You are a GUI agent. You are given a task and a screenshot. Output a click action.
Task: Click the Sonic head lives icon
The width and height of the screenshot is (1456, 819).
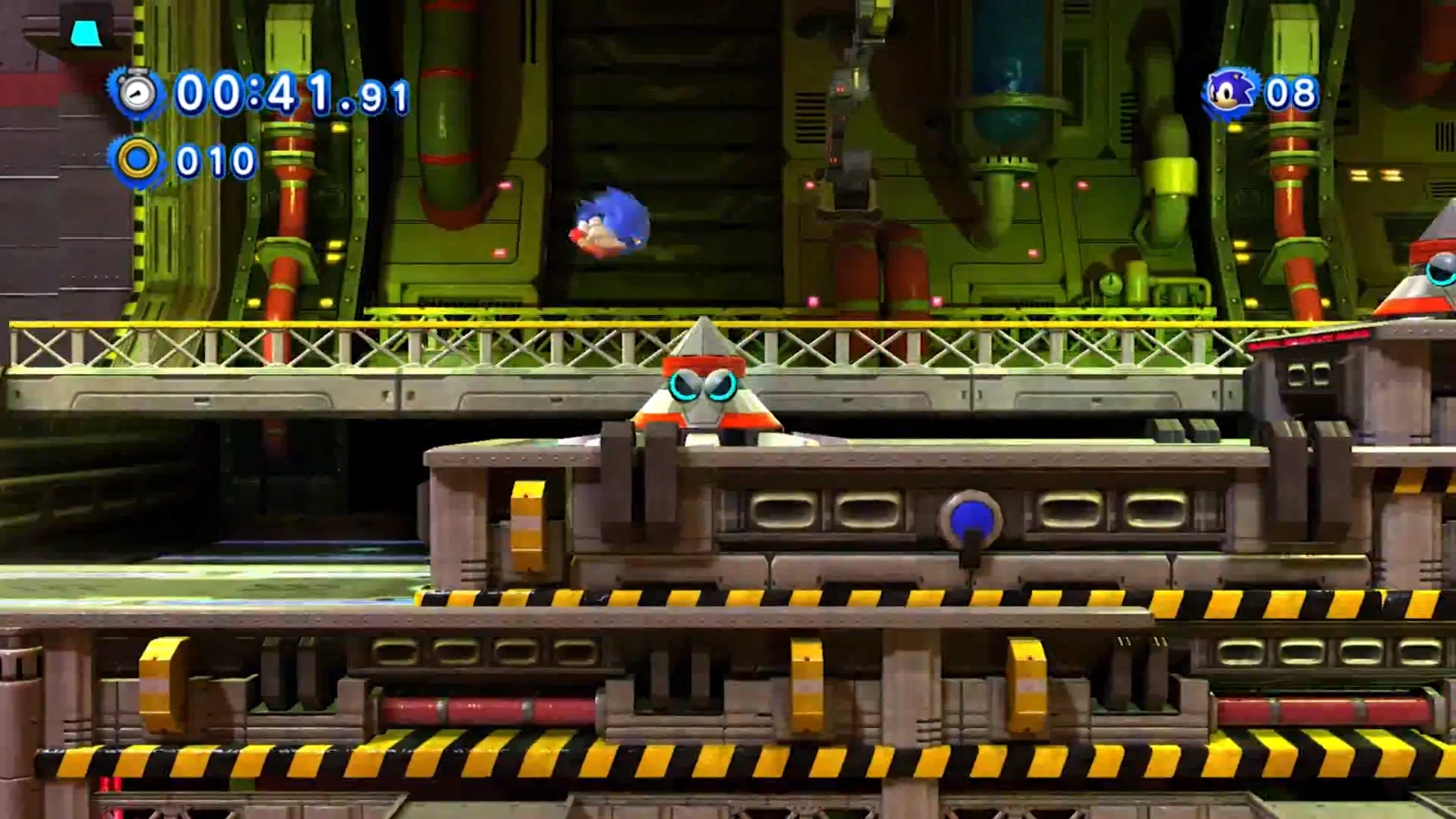(1230, 93)
